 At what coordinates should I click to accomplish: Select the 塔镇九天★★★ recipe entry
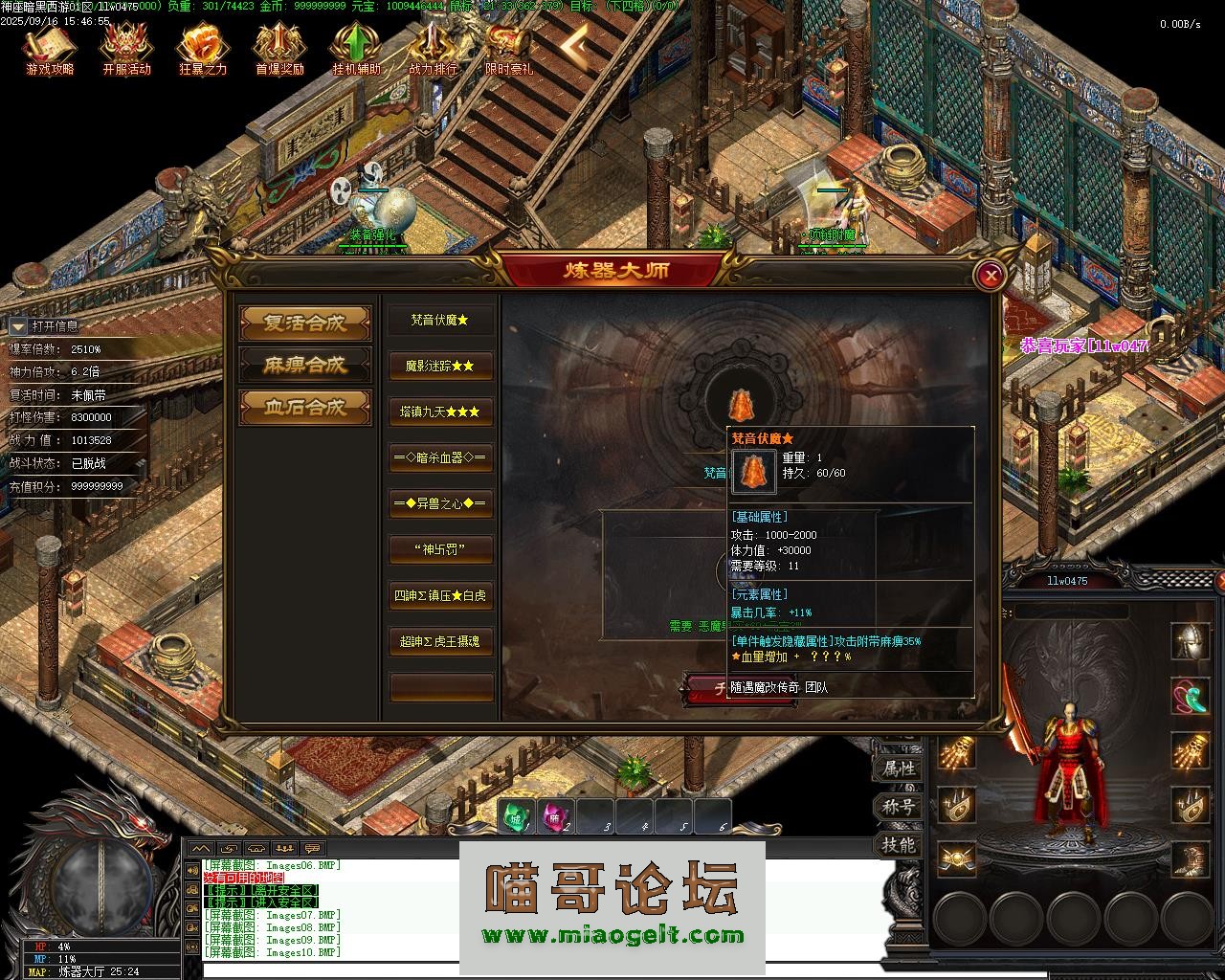tap(441, 412)
